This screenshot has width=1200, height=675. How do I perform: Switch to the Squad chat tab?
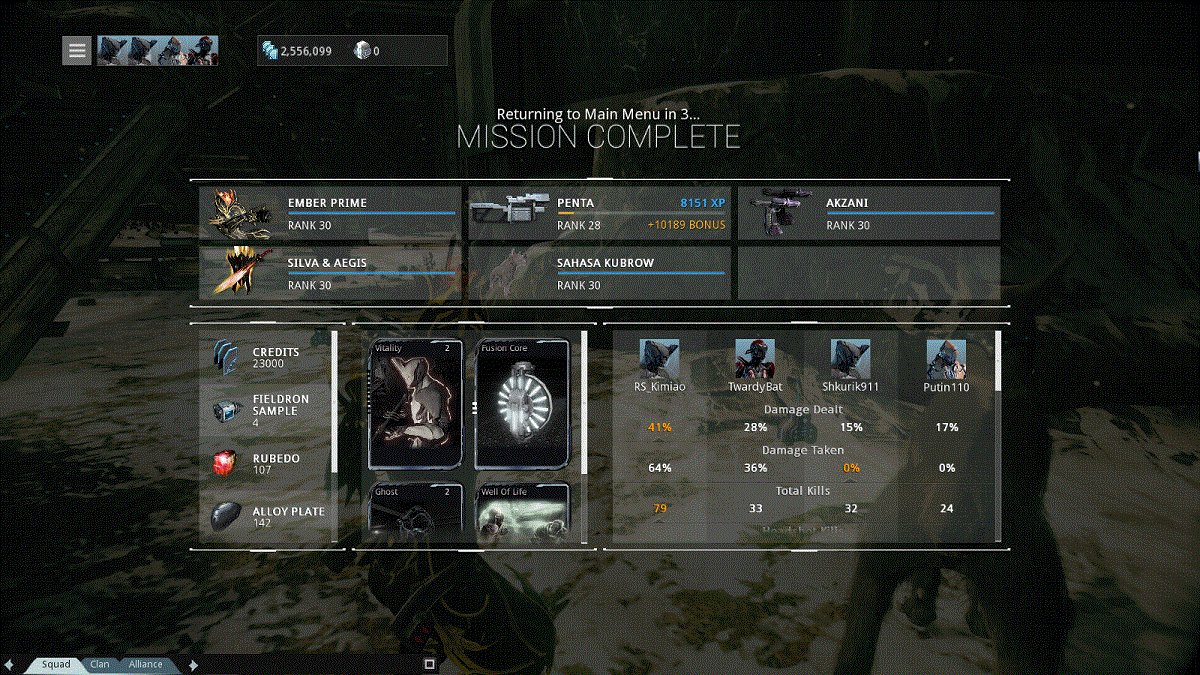tap(56, 664)
